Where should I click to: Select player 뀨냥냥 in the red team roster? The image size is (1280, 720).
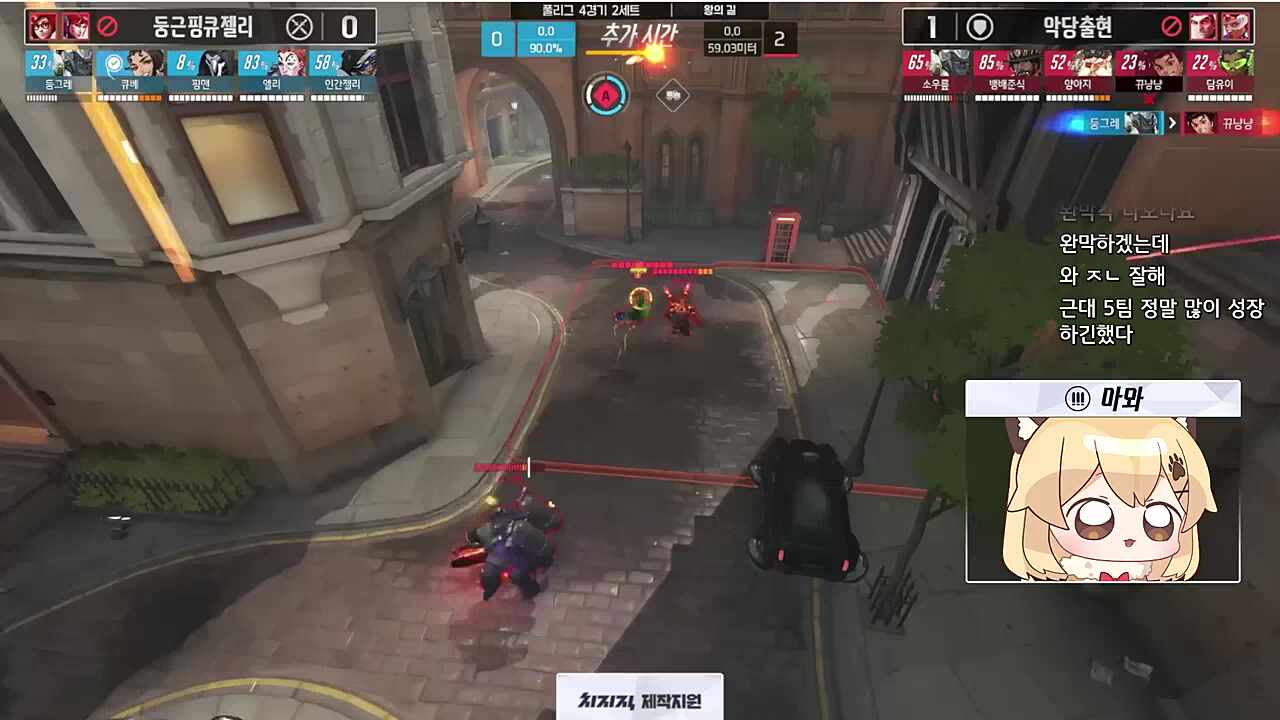coord(1149,72)
